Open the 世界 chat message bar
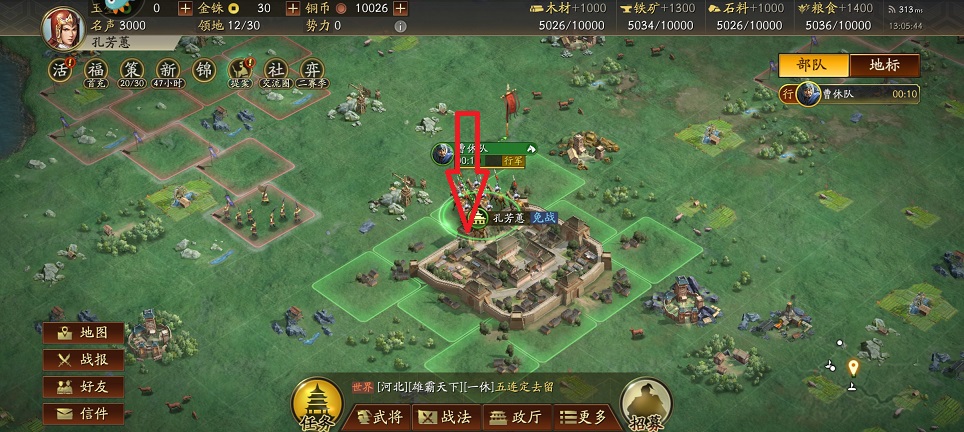 [x=470, y=388]
